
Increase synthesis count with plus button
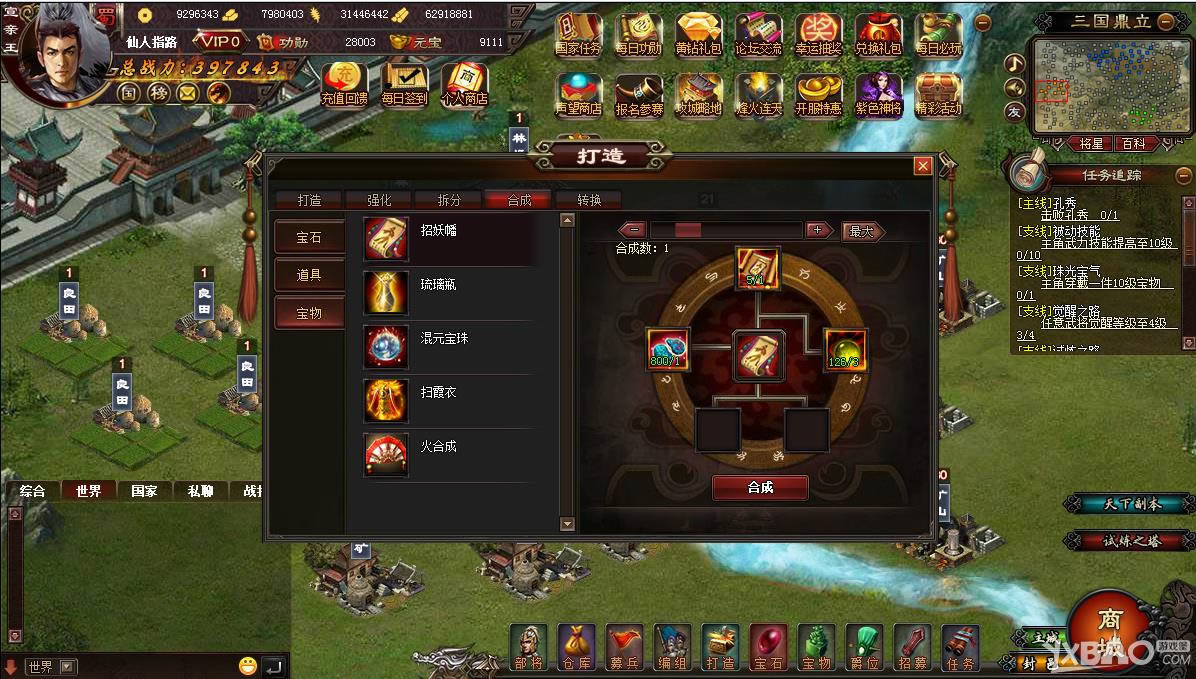820,230
